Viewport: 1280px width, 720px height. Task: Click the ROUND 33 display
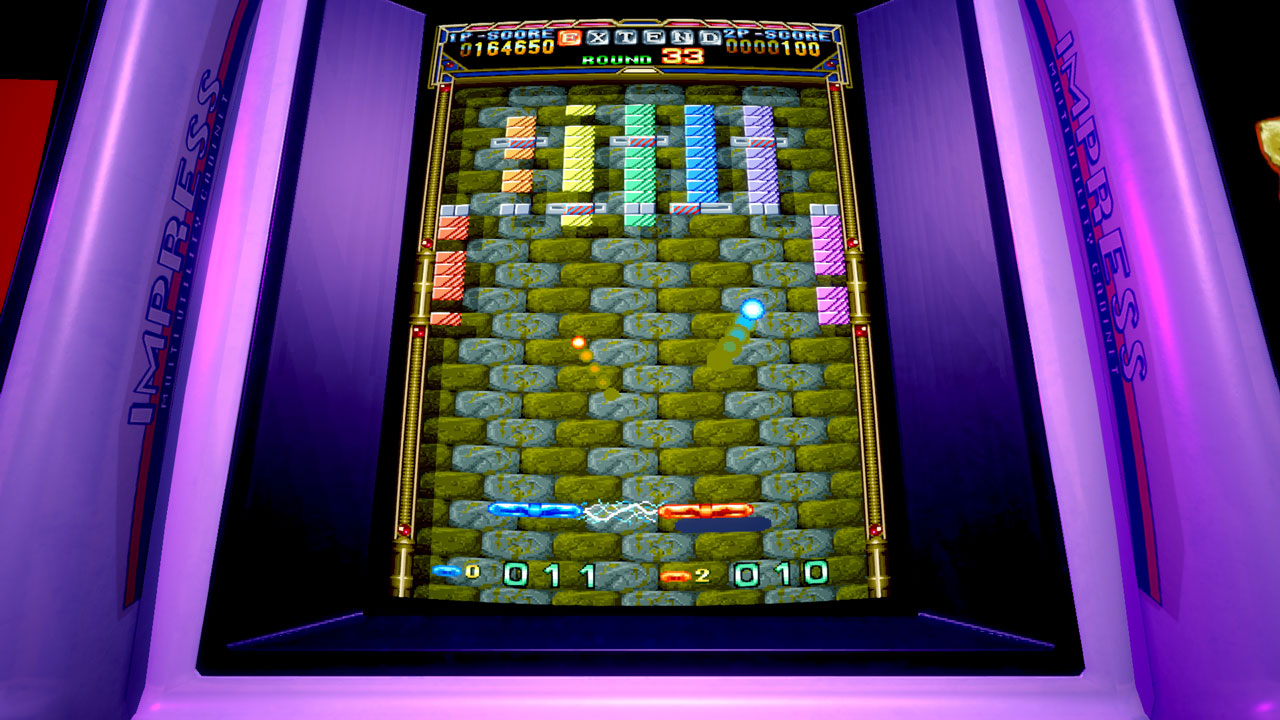pyautogui.click(x=633, y=57)
